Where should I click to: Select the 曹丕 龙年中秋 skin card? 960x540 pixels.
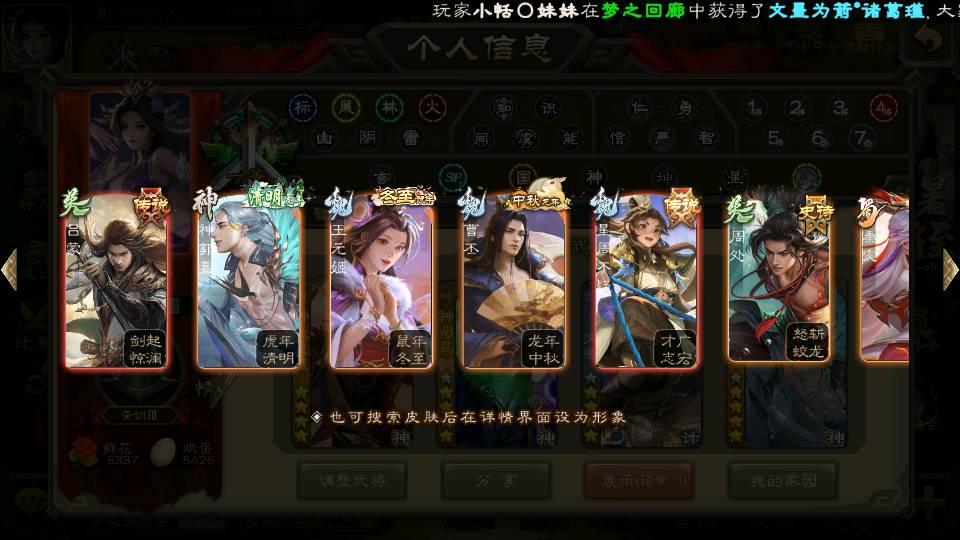click(x=514, y=280)
